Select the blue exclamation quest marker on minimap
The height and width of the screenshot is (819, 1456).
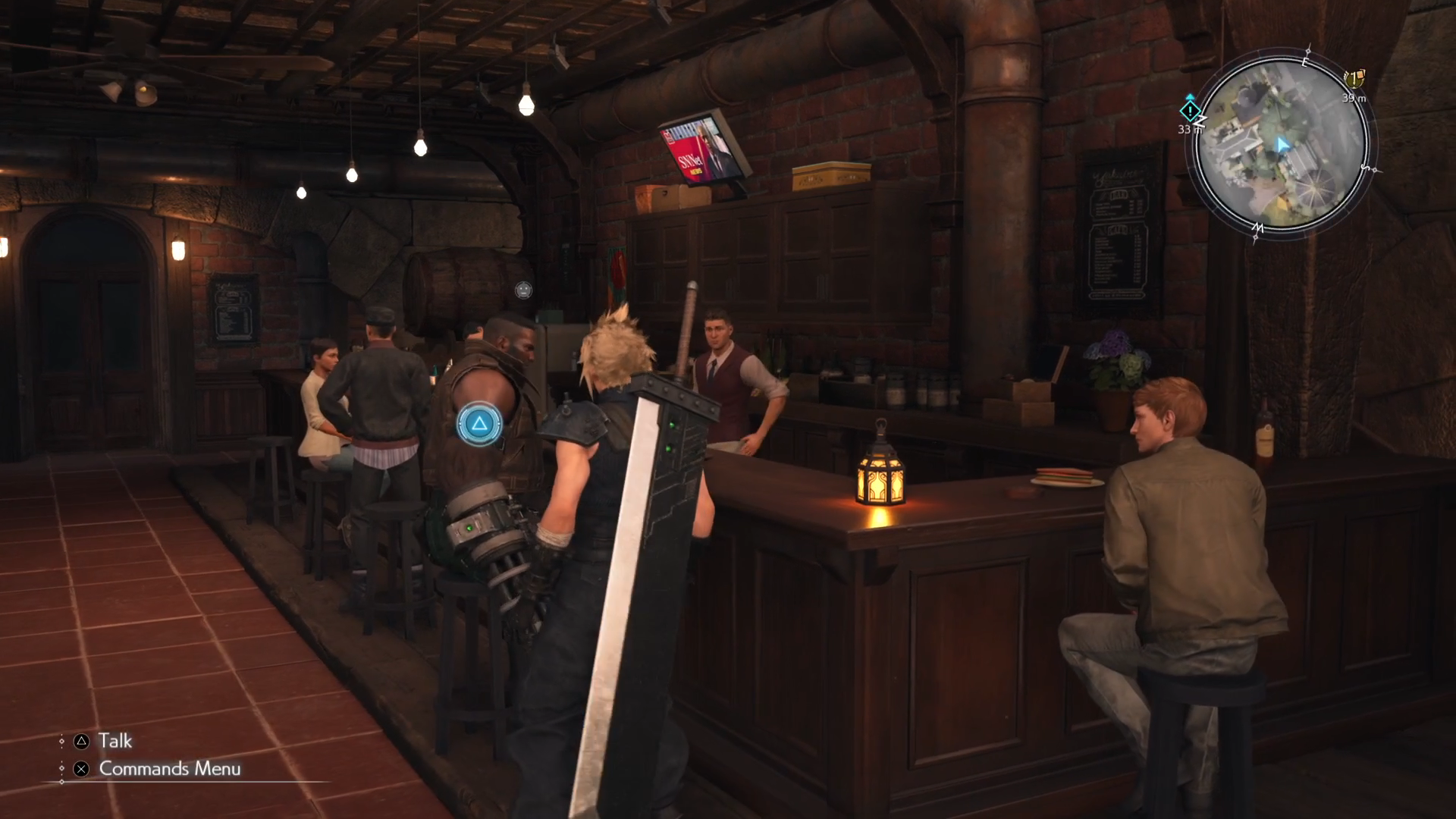1190,111
